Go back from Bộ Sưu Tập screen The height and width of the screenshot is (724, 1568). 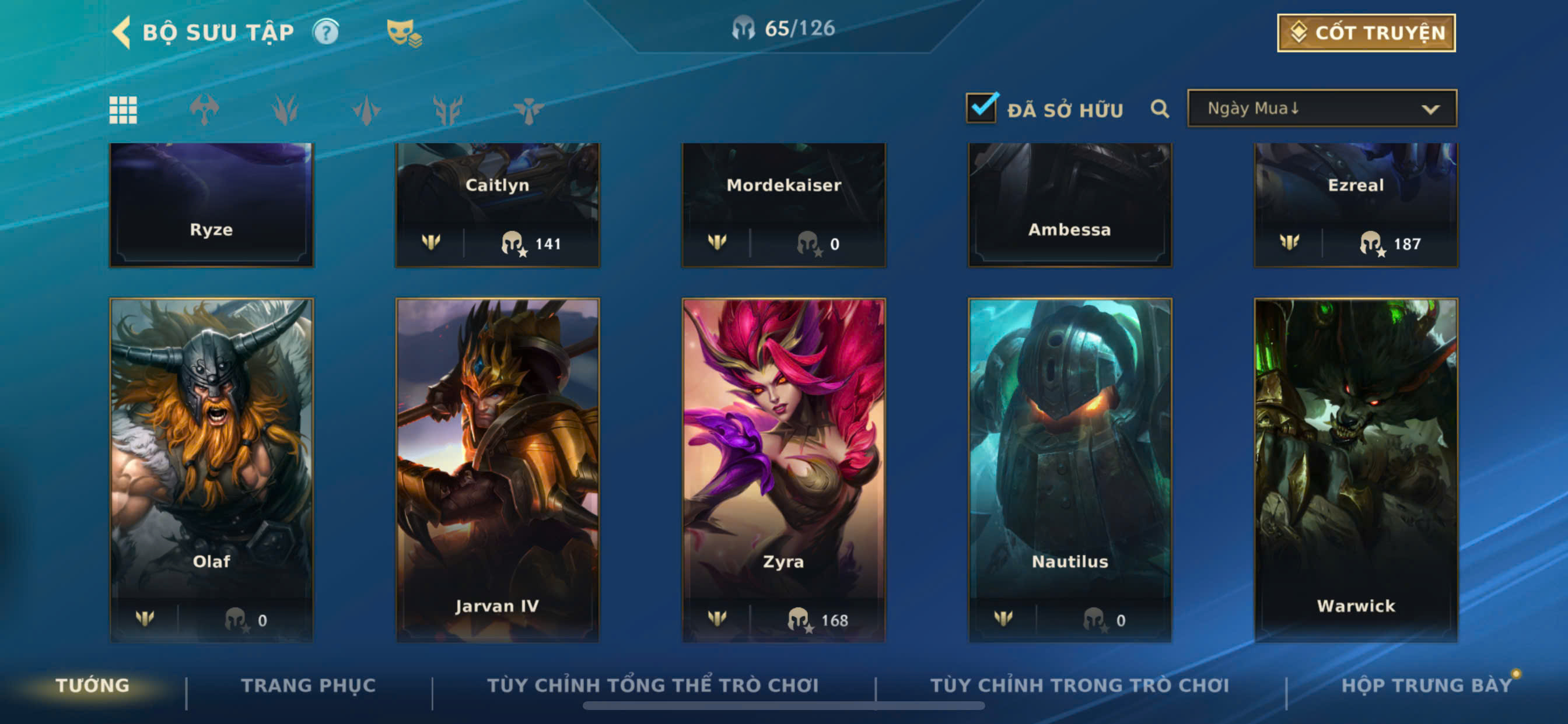point(123,32)
